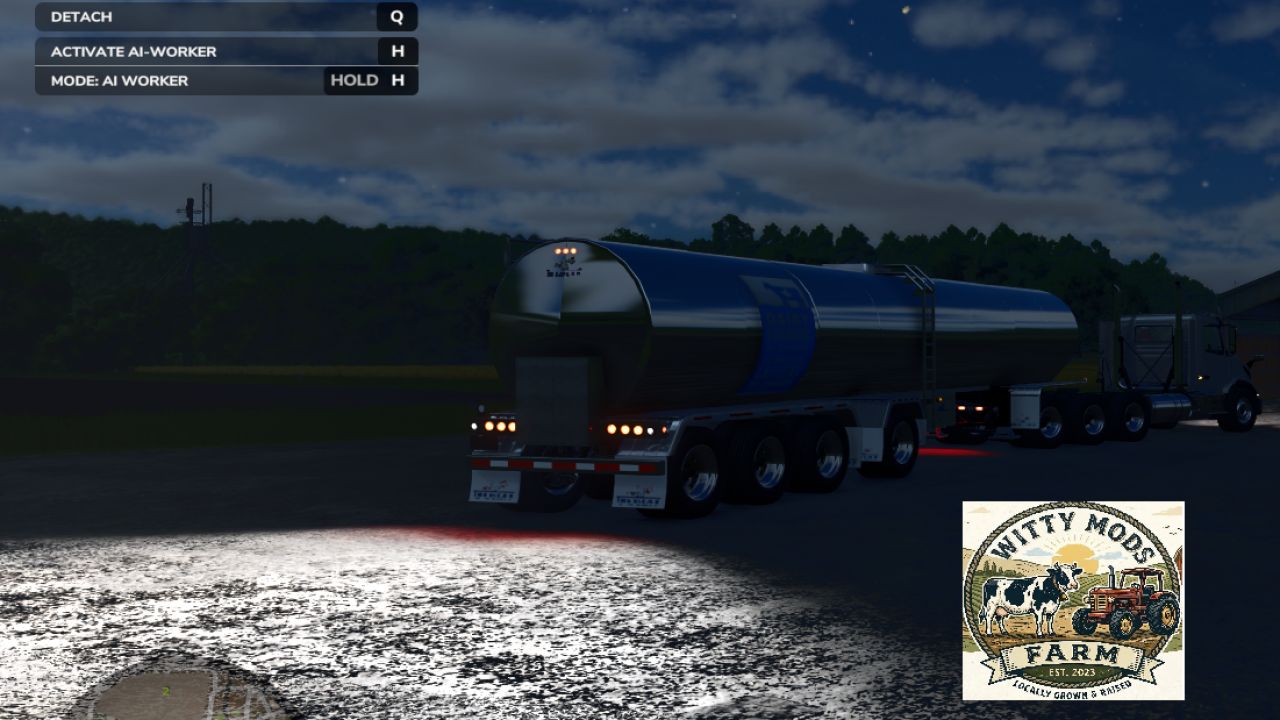Click the Q keybind badge for Detach

coord(397,16)
